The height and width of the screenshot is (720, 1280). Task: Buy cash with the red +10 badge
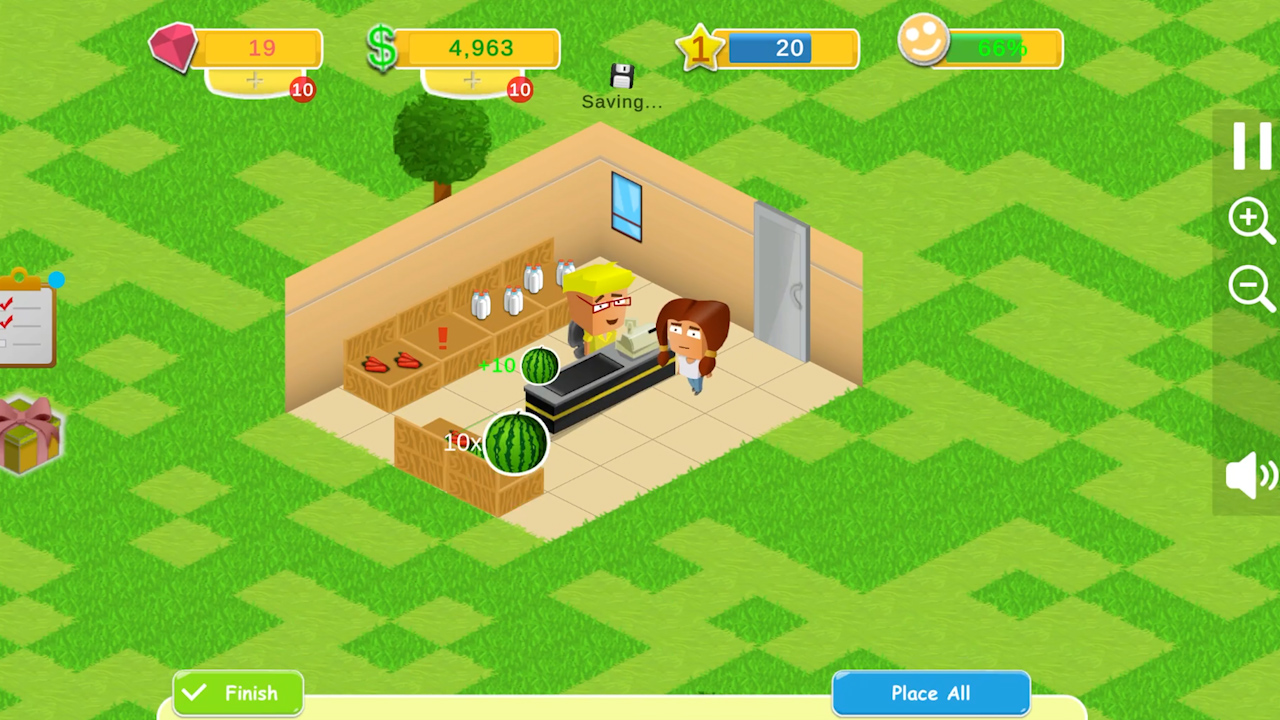click(x=520, y=90)
